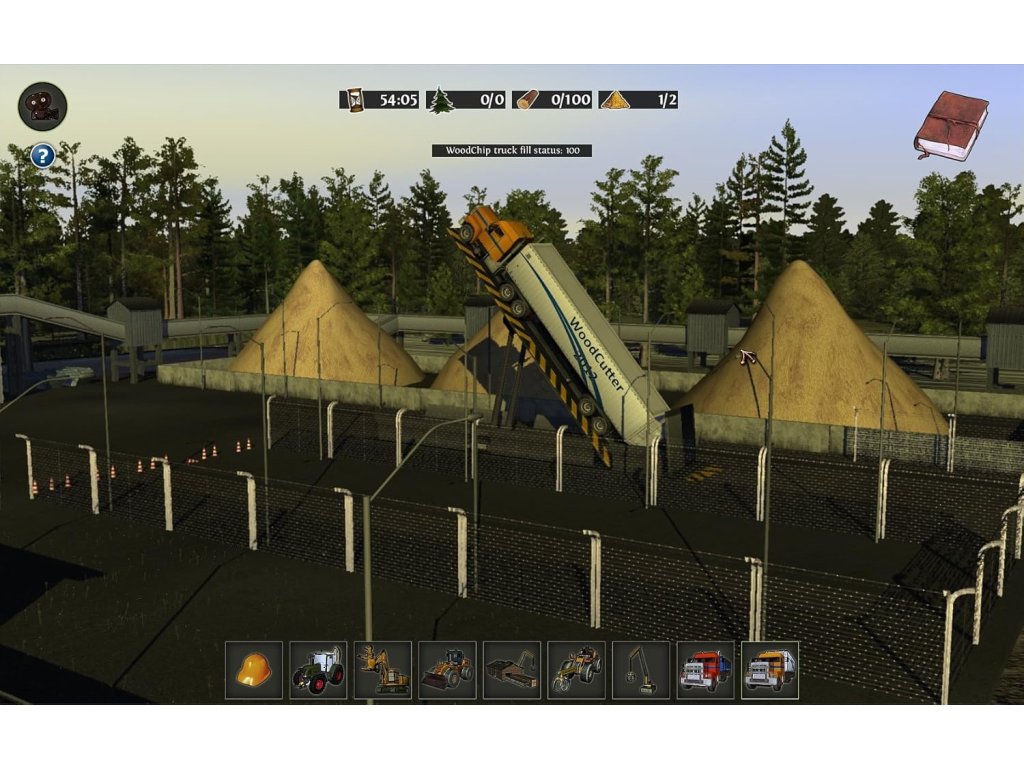The image size is (1024, 768).
Task: Select the sawmill building with crane icon
Action: pos(511,670)
